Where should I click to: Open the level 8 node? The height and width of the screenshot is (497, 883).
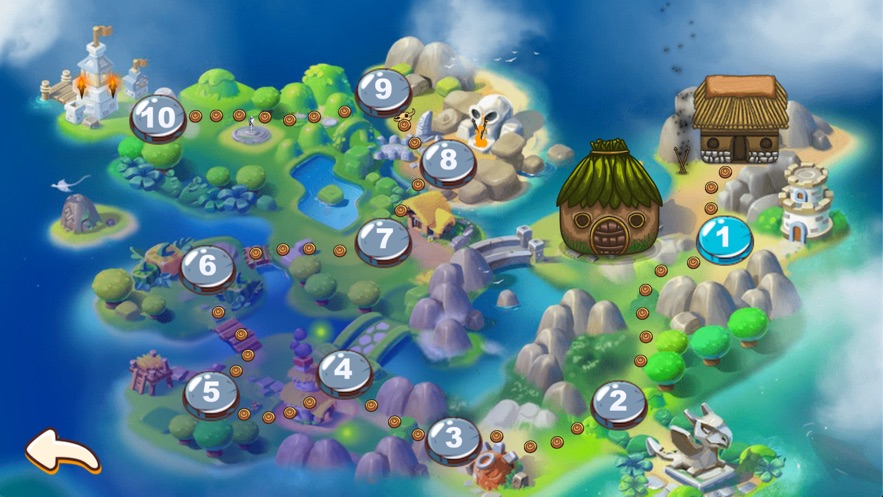(x=447, y=160)
